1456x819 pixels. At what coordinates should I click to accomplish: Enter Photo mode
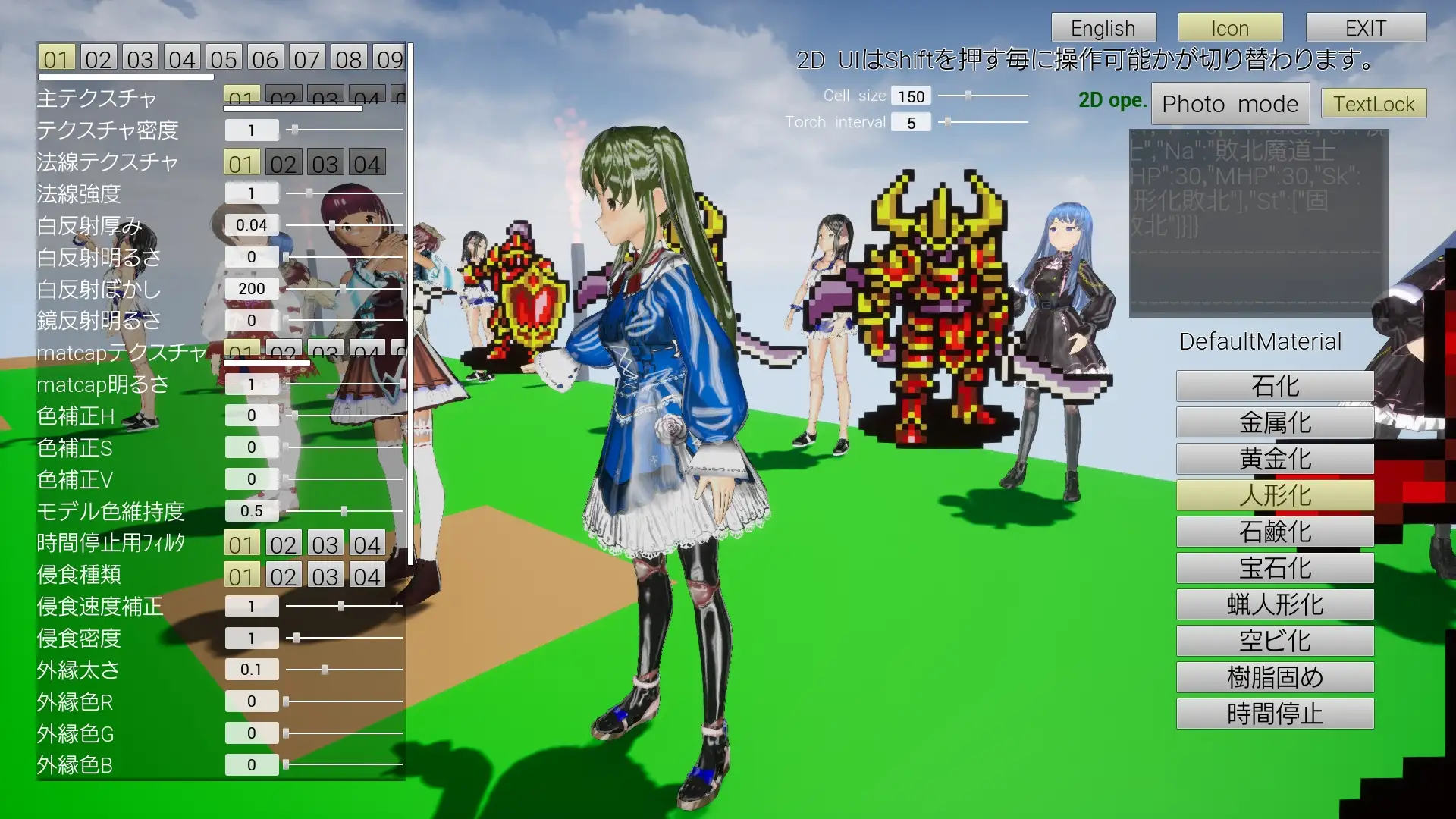tap(1230, 103)
